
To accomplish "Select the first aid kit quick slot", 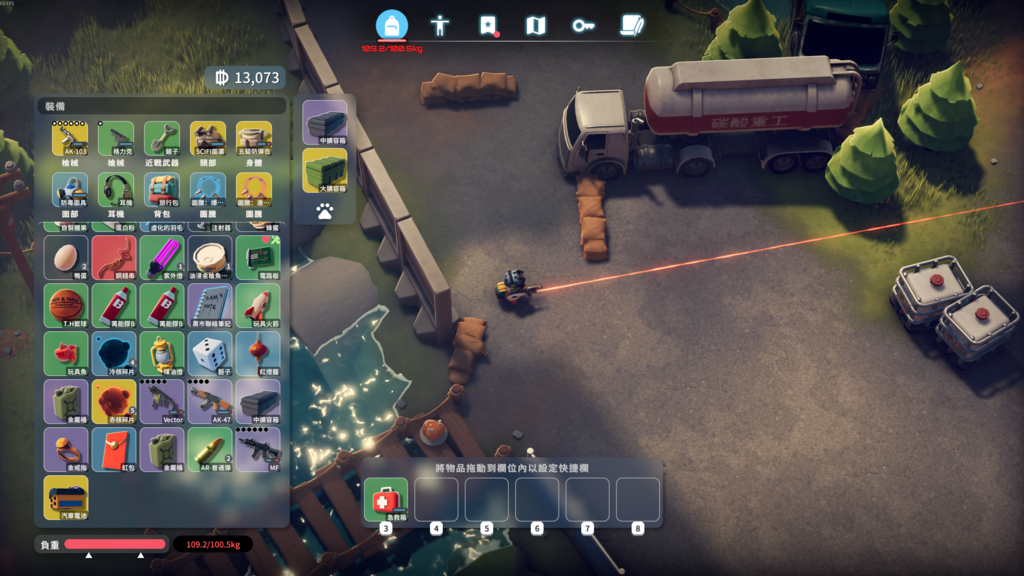I will click(x=386, y=499).
